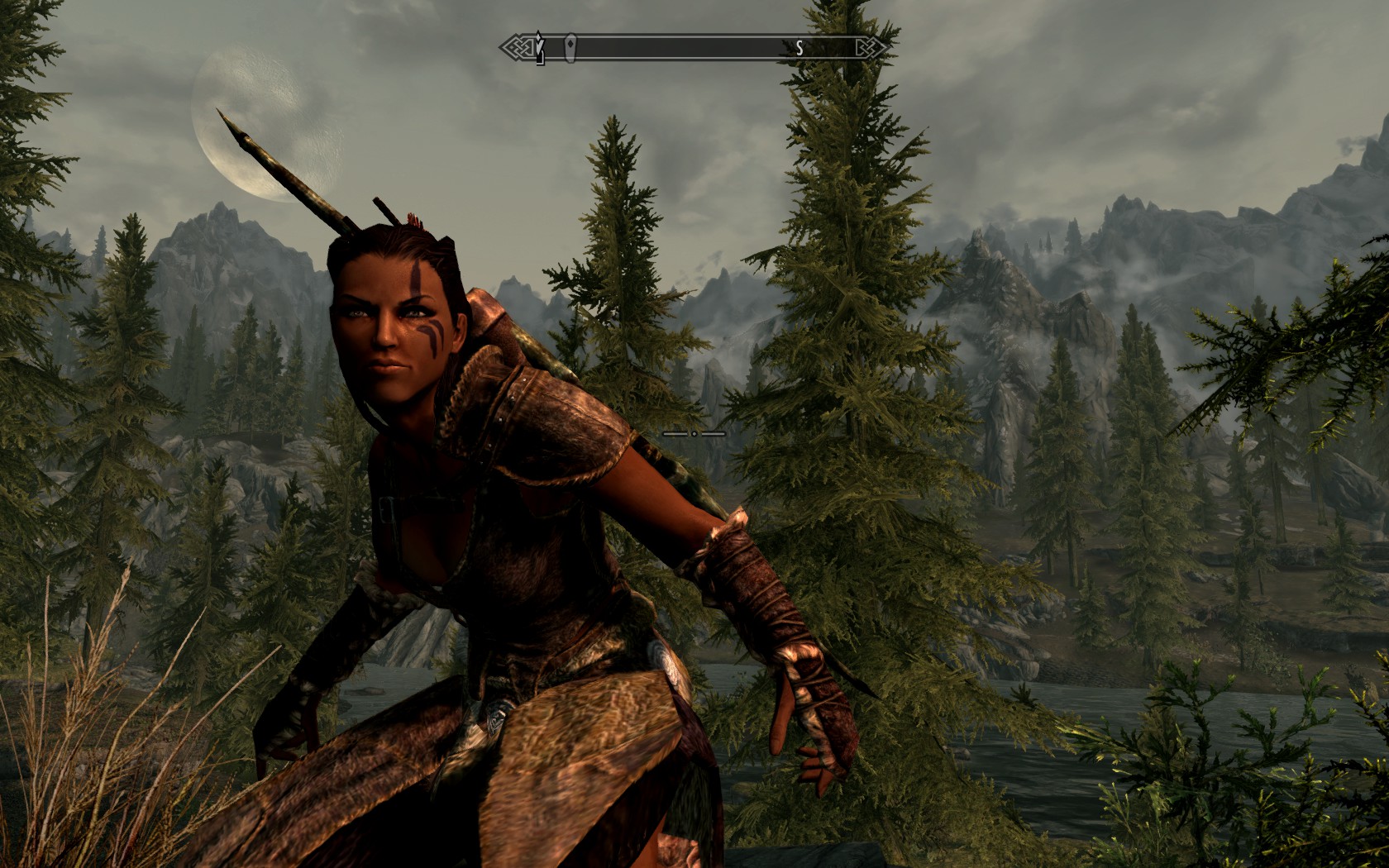This screenshot has width=1389, height=868.
Task: Select the shield-shaped location marker on compass
Action: tap(570, 48)
